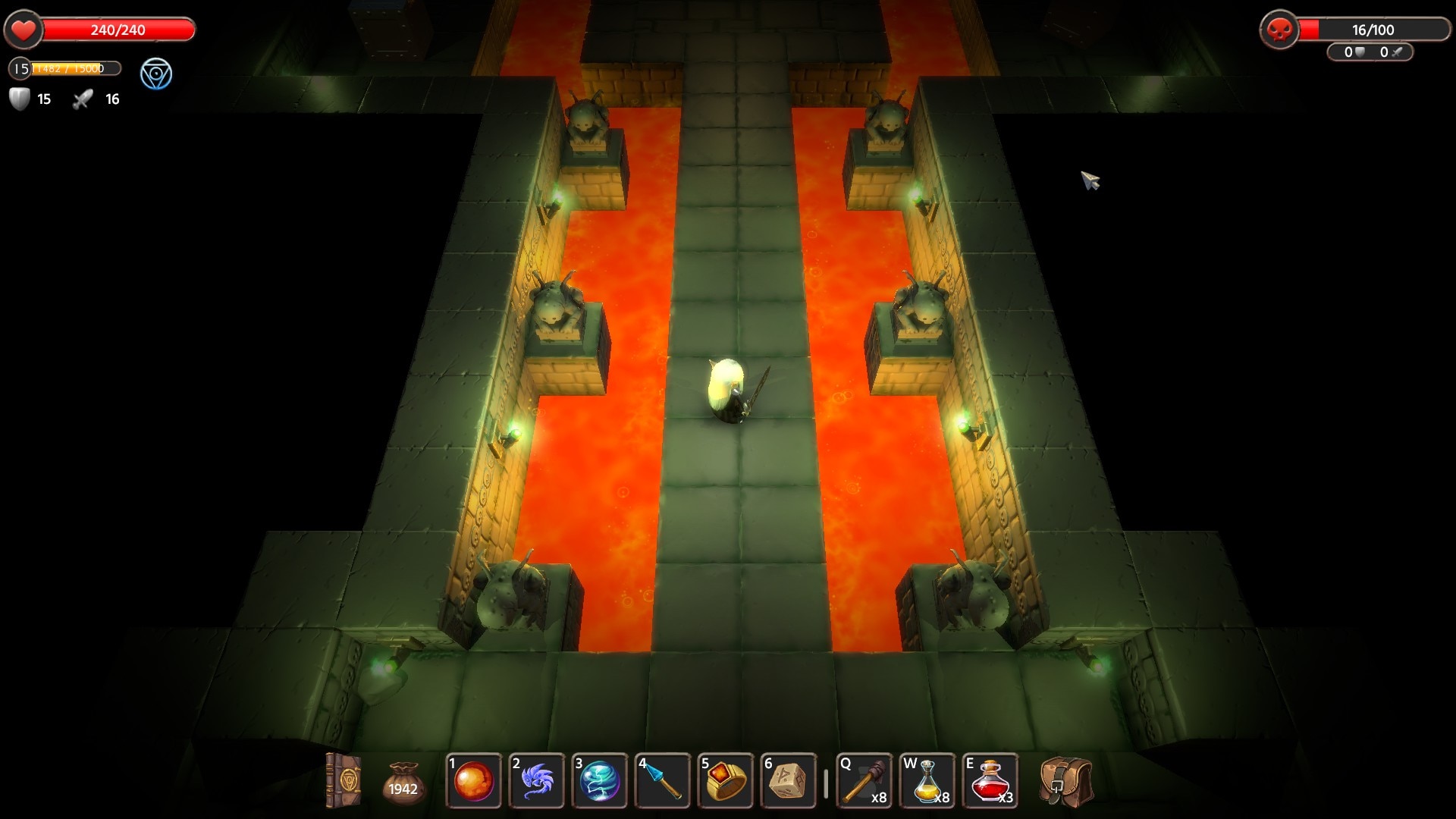Activate the fire orb in slot 1

[474, 781]
